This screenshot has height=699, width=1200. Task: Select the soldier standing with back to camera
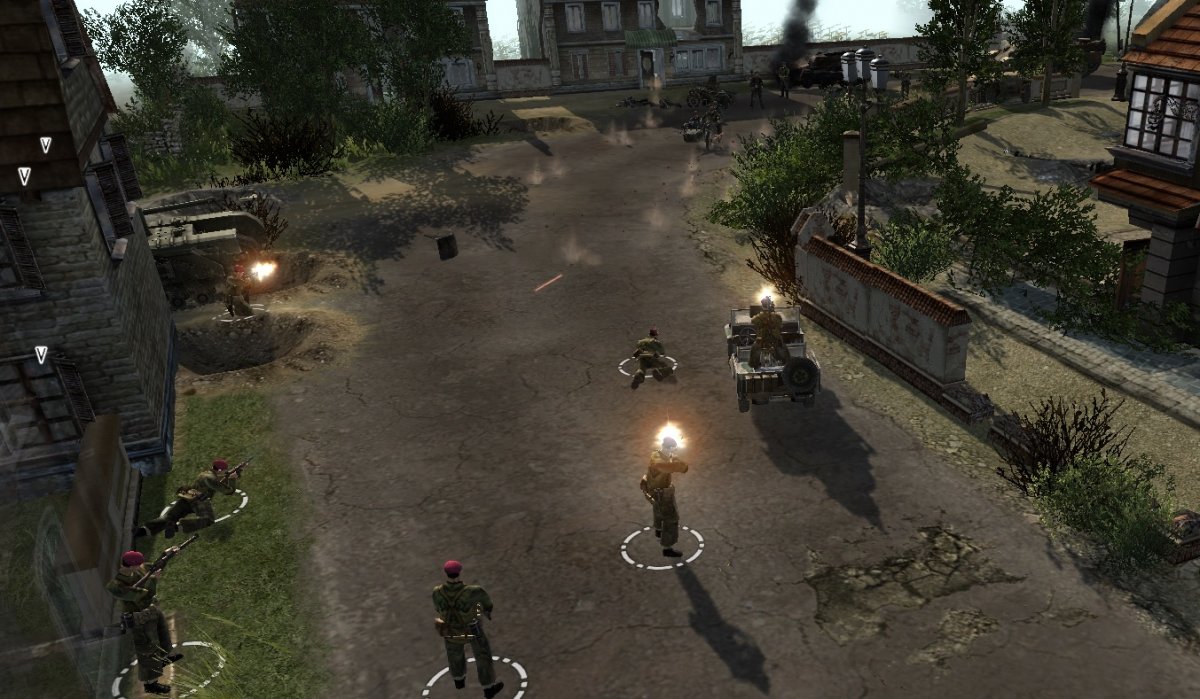coord(461,620)
